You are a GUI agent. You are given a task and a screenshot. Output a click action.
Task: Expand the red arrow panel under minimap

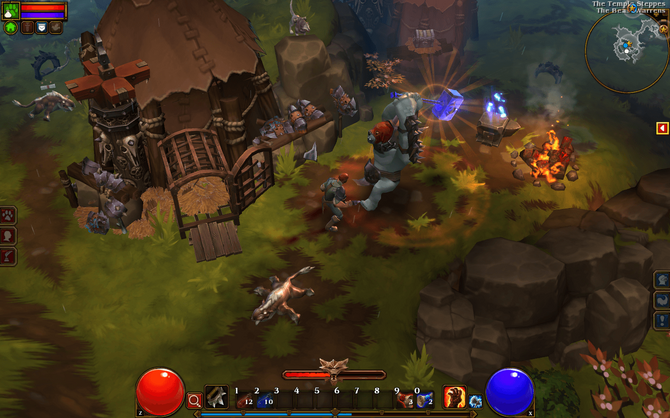pyautogui.click(x=662, y=128)
